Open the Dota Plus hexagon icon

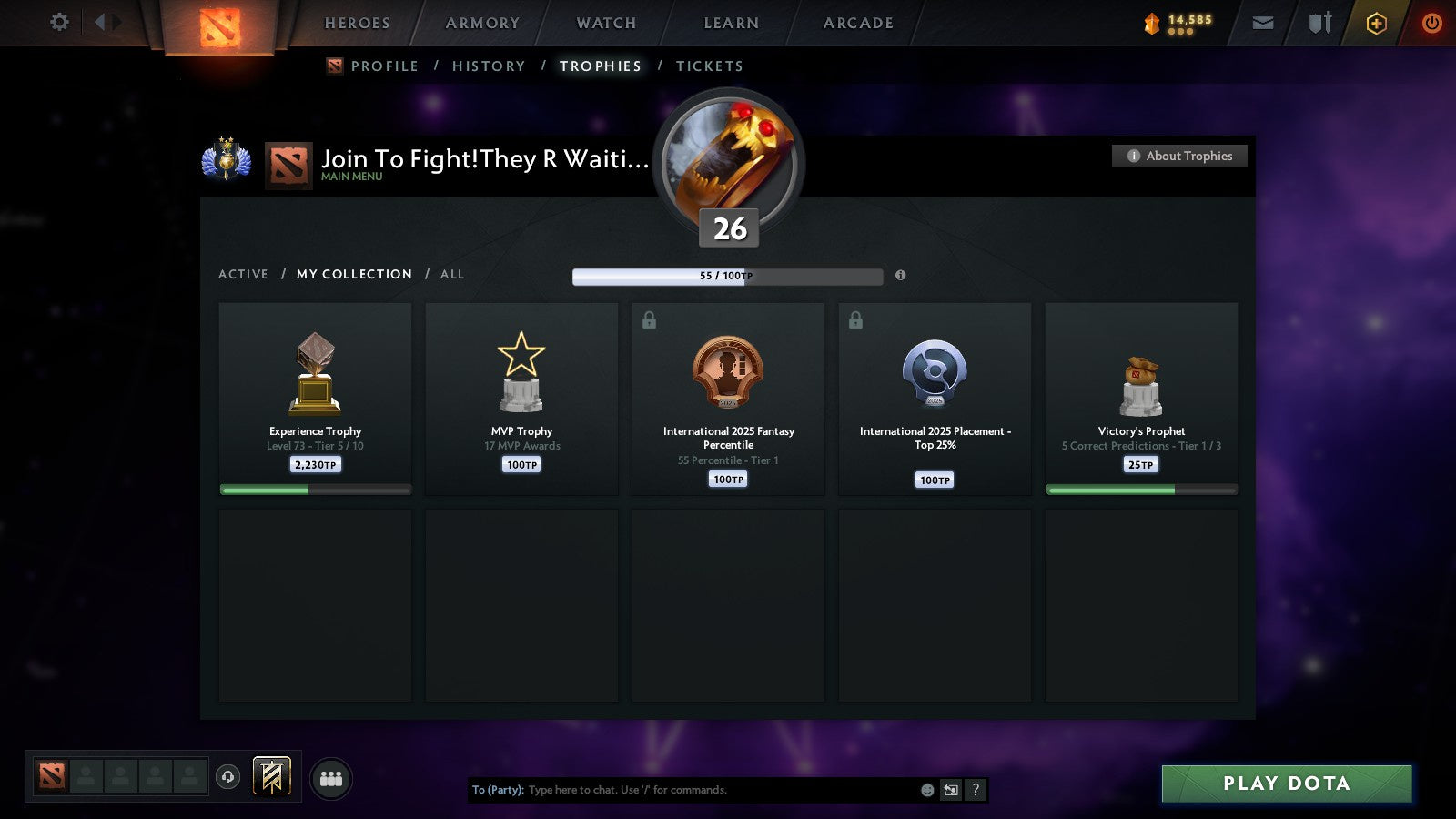[x=1377, y=23]
